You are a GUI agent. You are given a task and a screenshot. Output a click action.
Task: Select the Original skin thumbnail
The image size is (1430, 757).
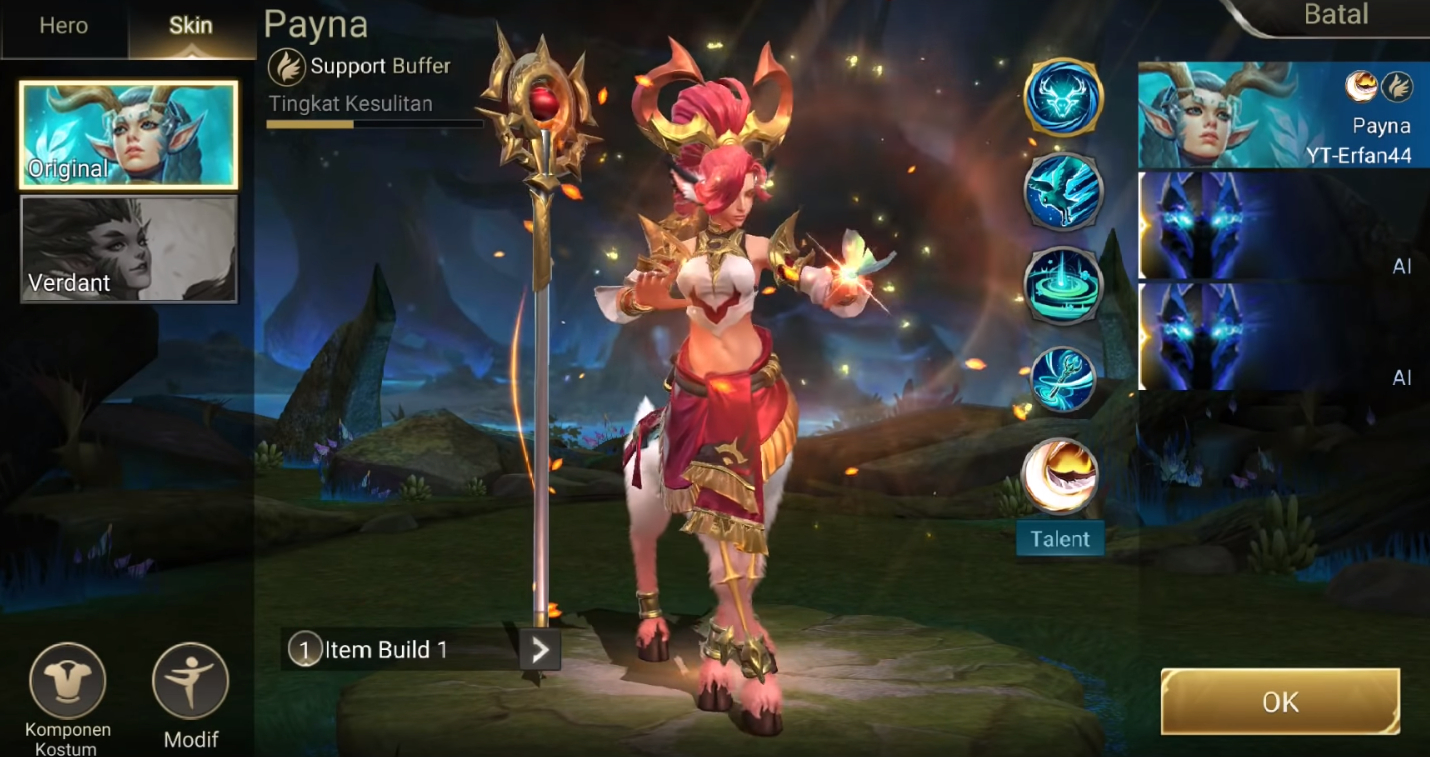[129, 136]
